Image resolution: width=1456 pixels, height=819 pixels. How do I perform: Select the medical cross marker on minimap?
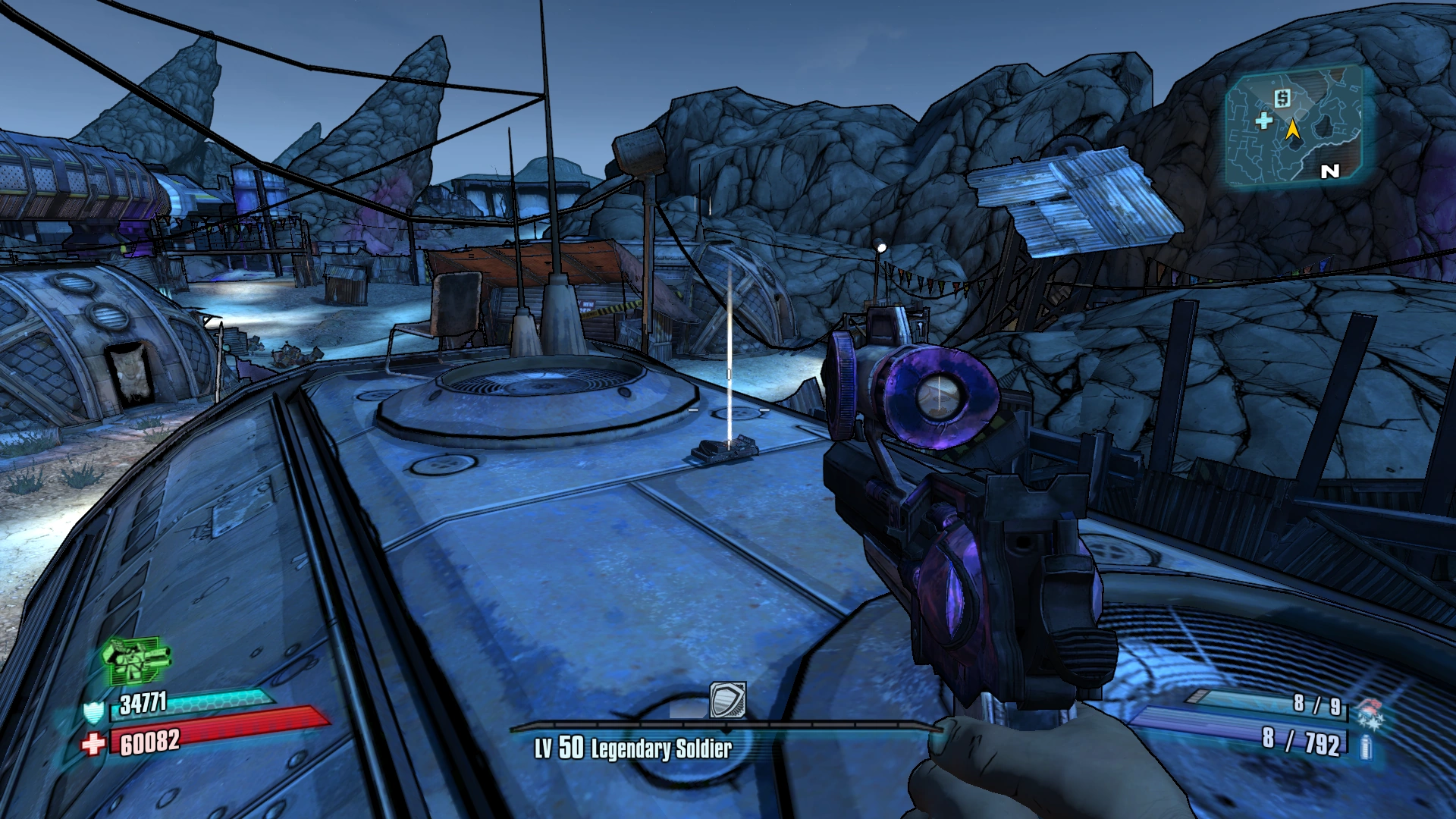pos(1263,121)
